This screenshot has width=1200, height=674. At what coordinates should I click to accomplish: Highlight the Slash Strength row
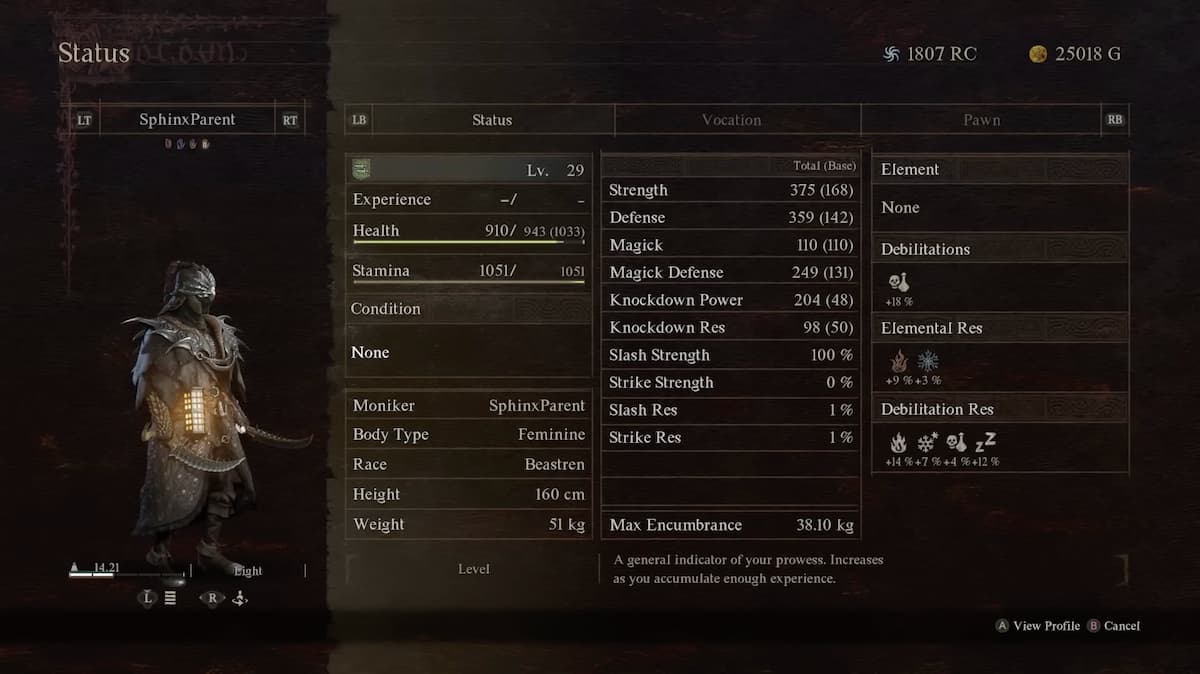730,355
